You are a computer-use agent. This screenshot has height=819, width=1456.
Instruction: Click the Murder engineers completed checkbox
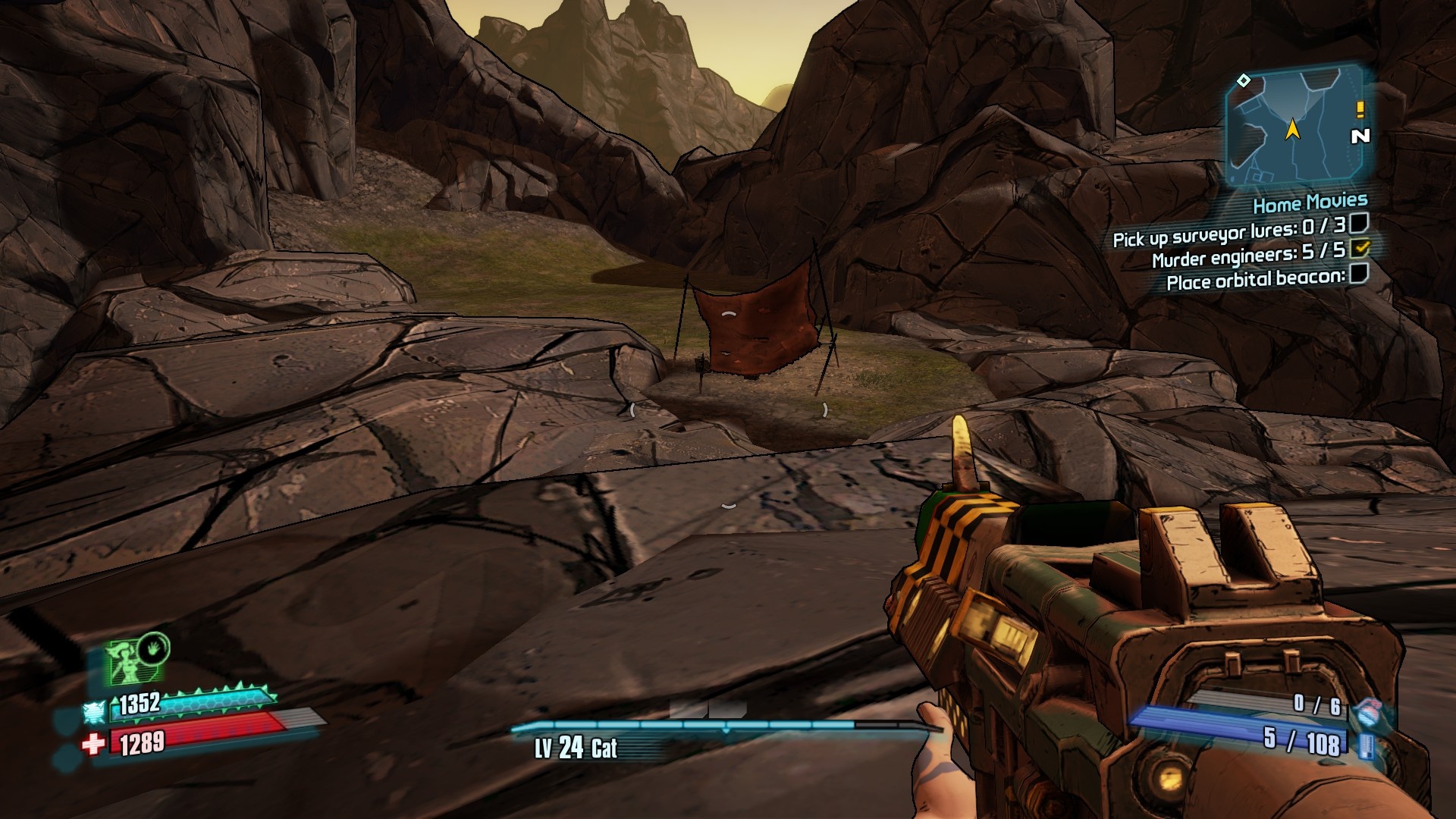point(1360,248)
